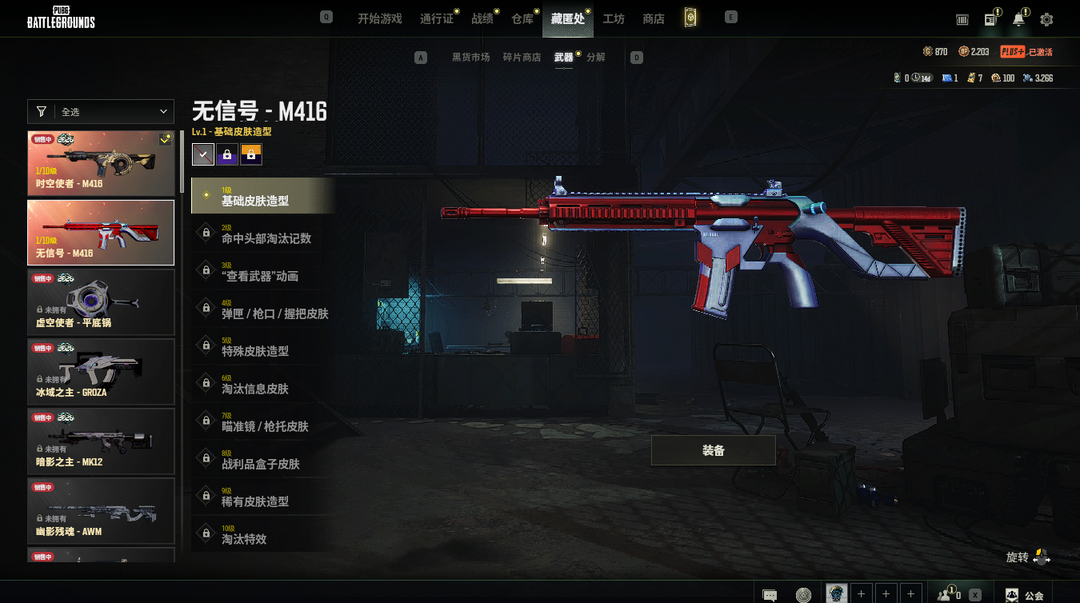Open the 工坊 workshop tab
1080x603 pixels.
click(613, 19)
